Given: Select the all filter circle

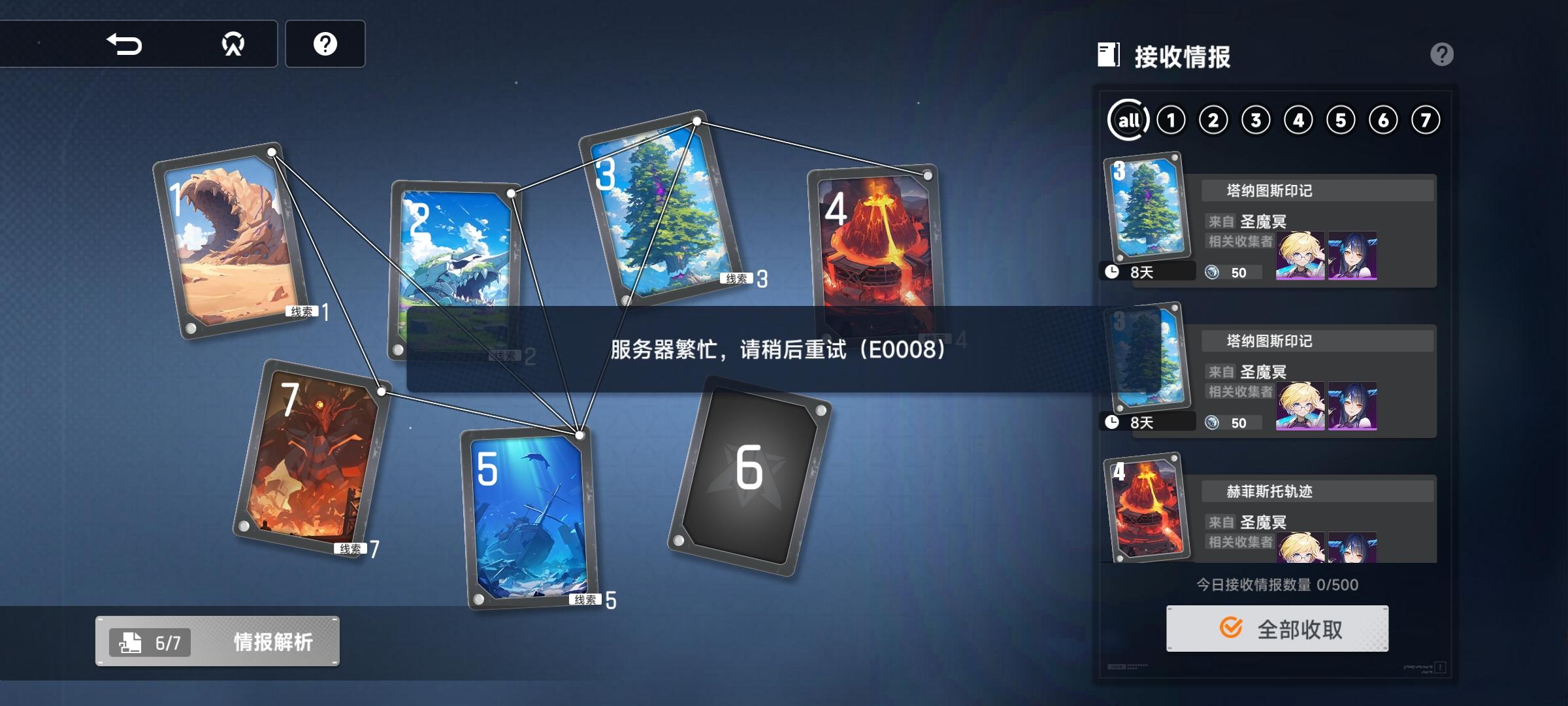Looking at the screenshot, I should pyautogui.click(x=1128, y=118).
